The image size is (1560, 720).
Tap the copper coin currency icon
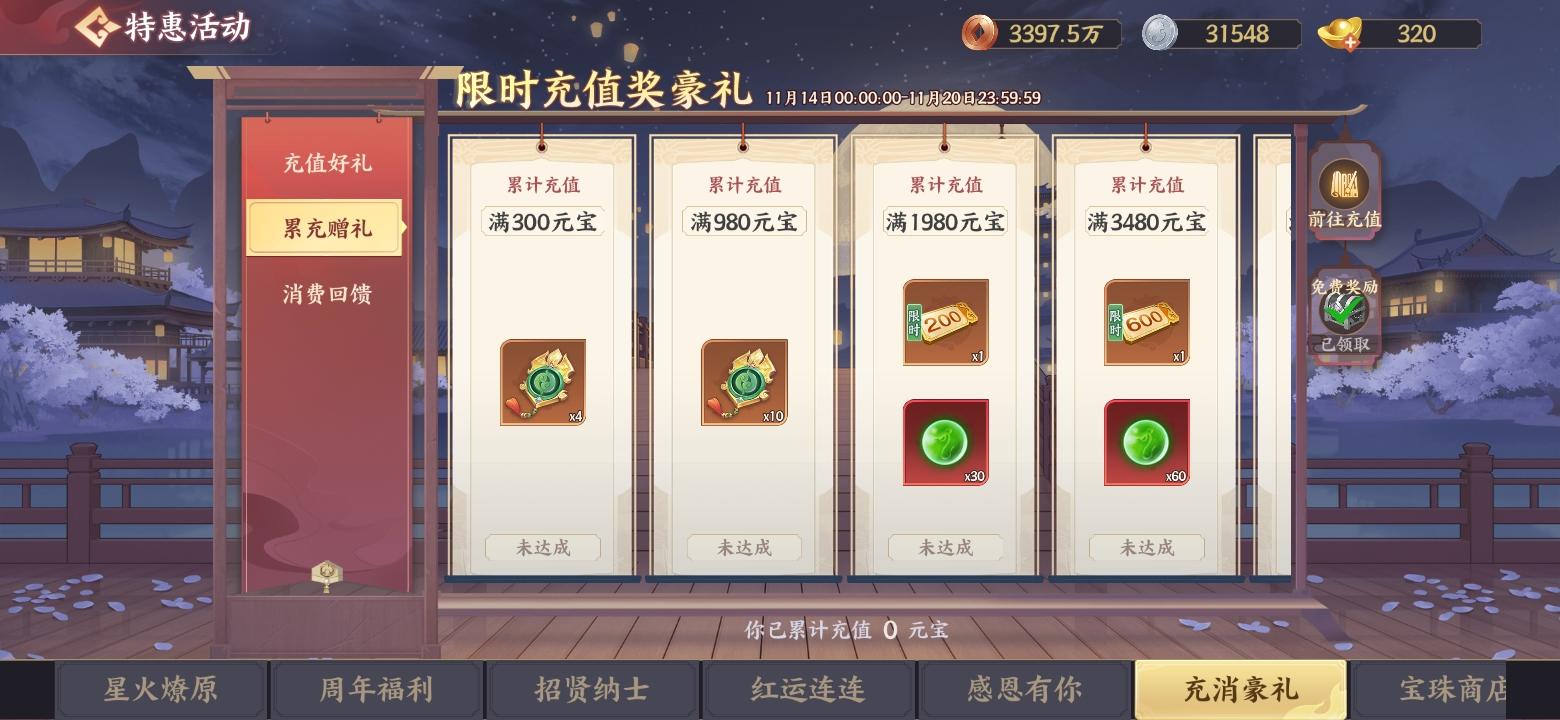click(x=977, y=33)
